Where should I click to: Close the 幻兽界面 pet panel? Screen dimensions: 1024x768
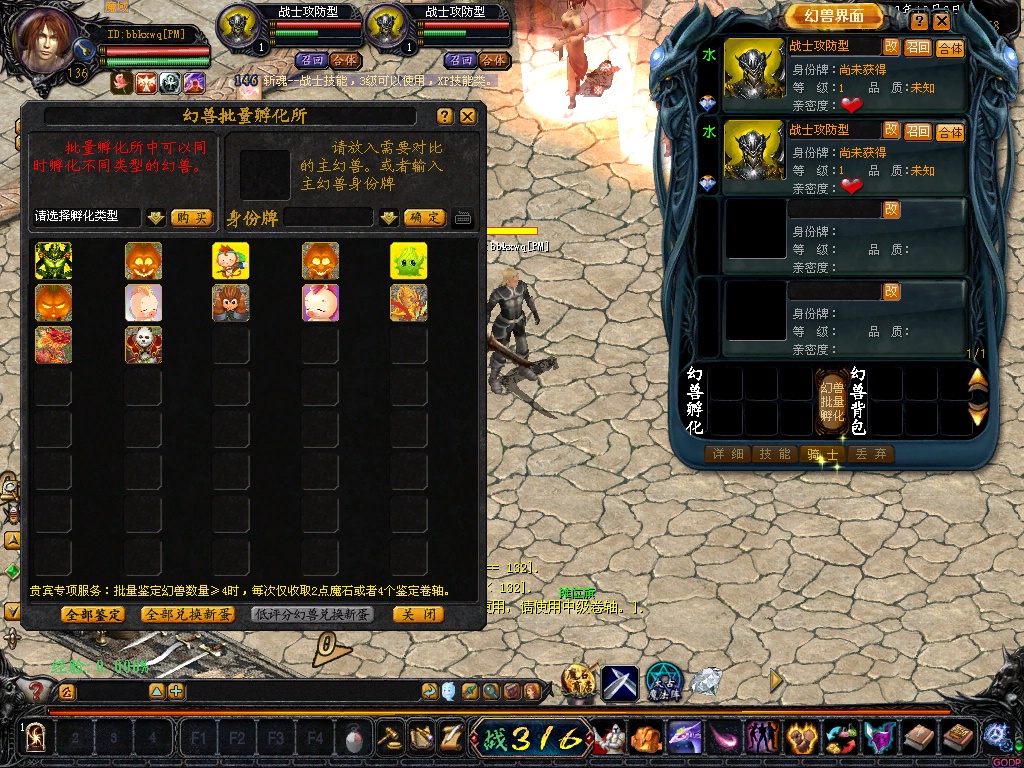(942, 20)
